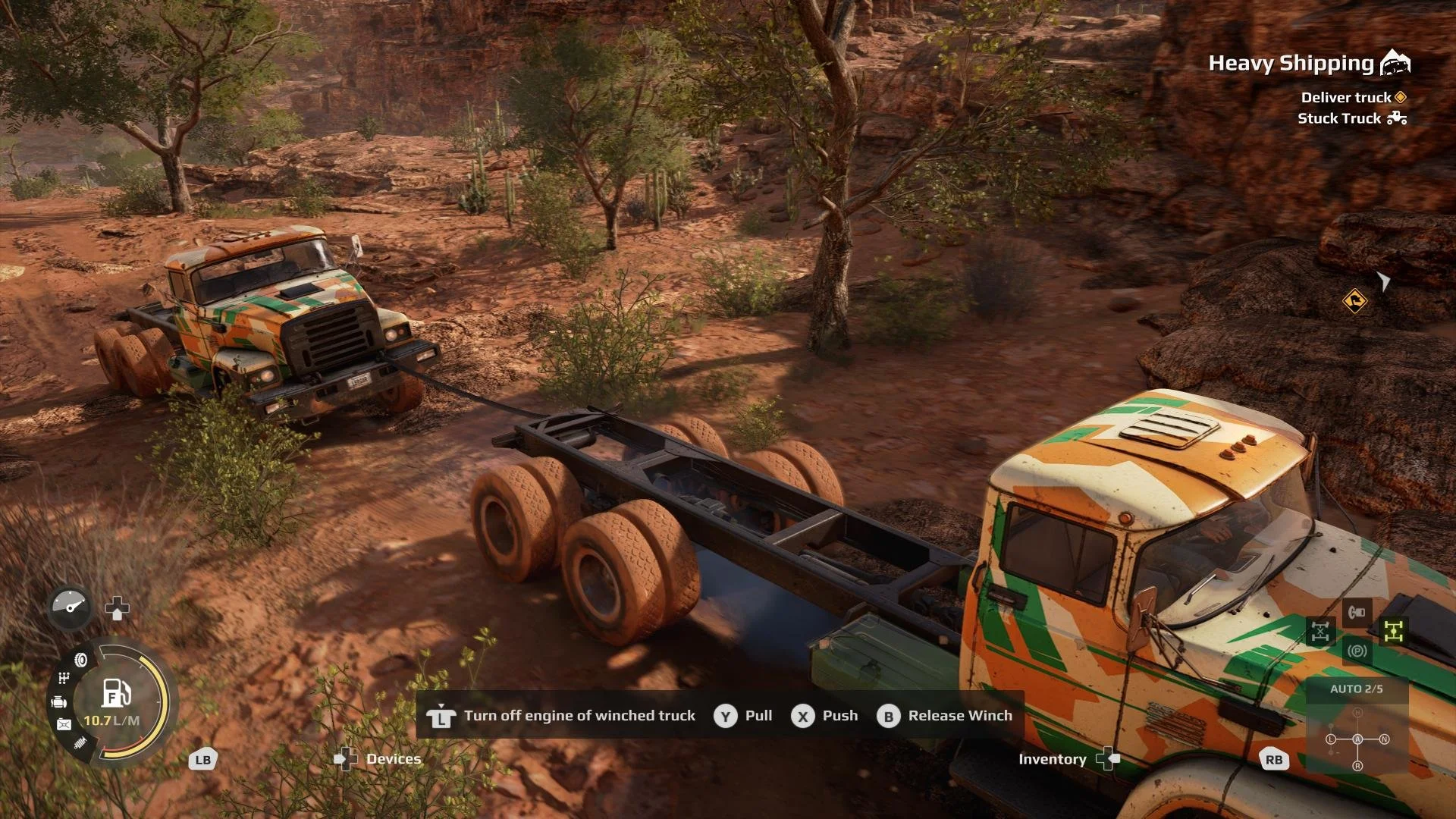
Task: Check the fuel tank canister status icon
Action: [64, 725]
